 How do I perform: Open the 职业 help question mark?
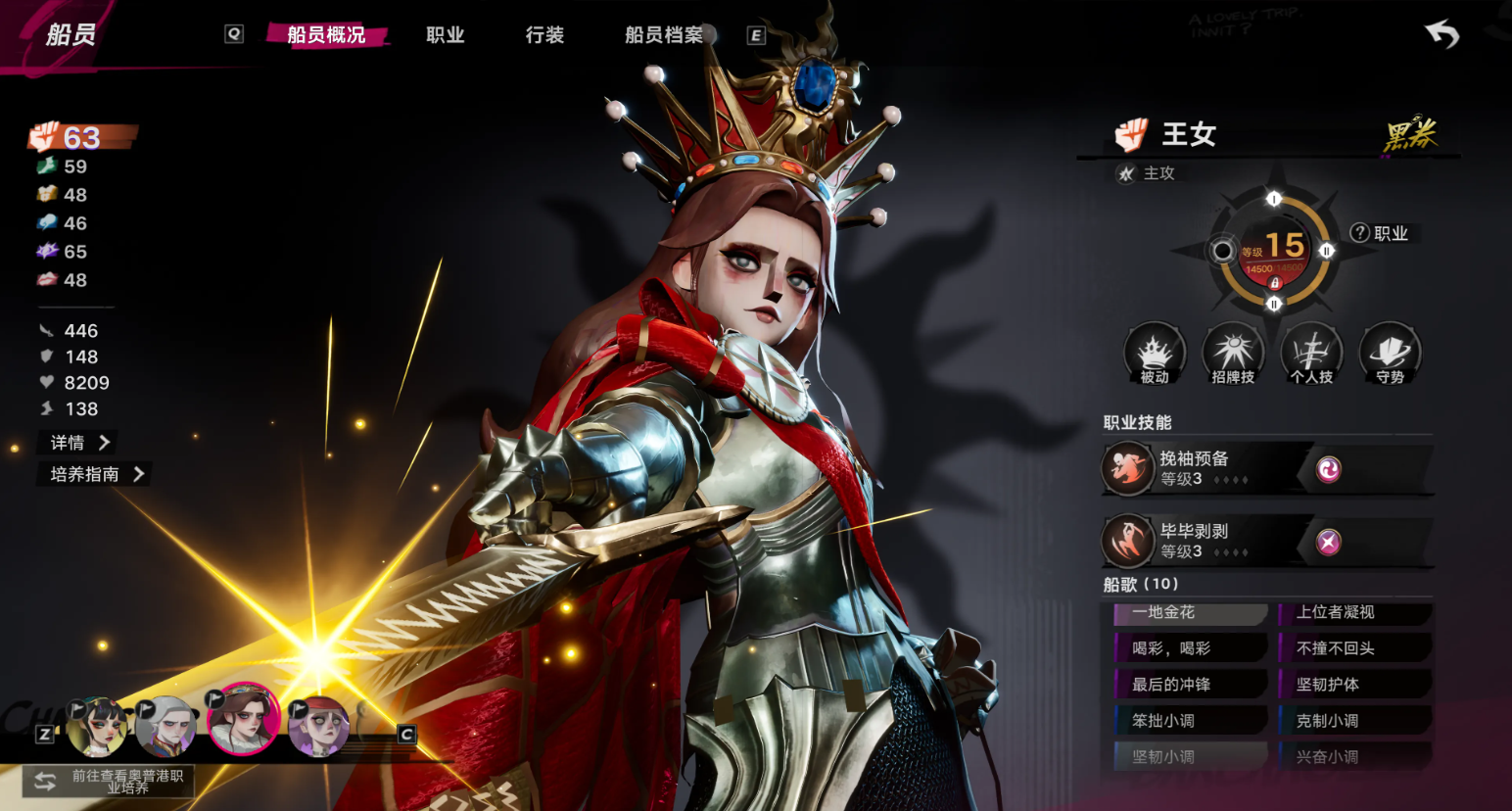pos(1359,233)
